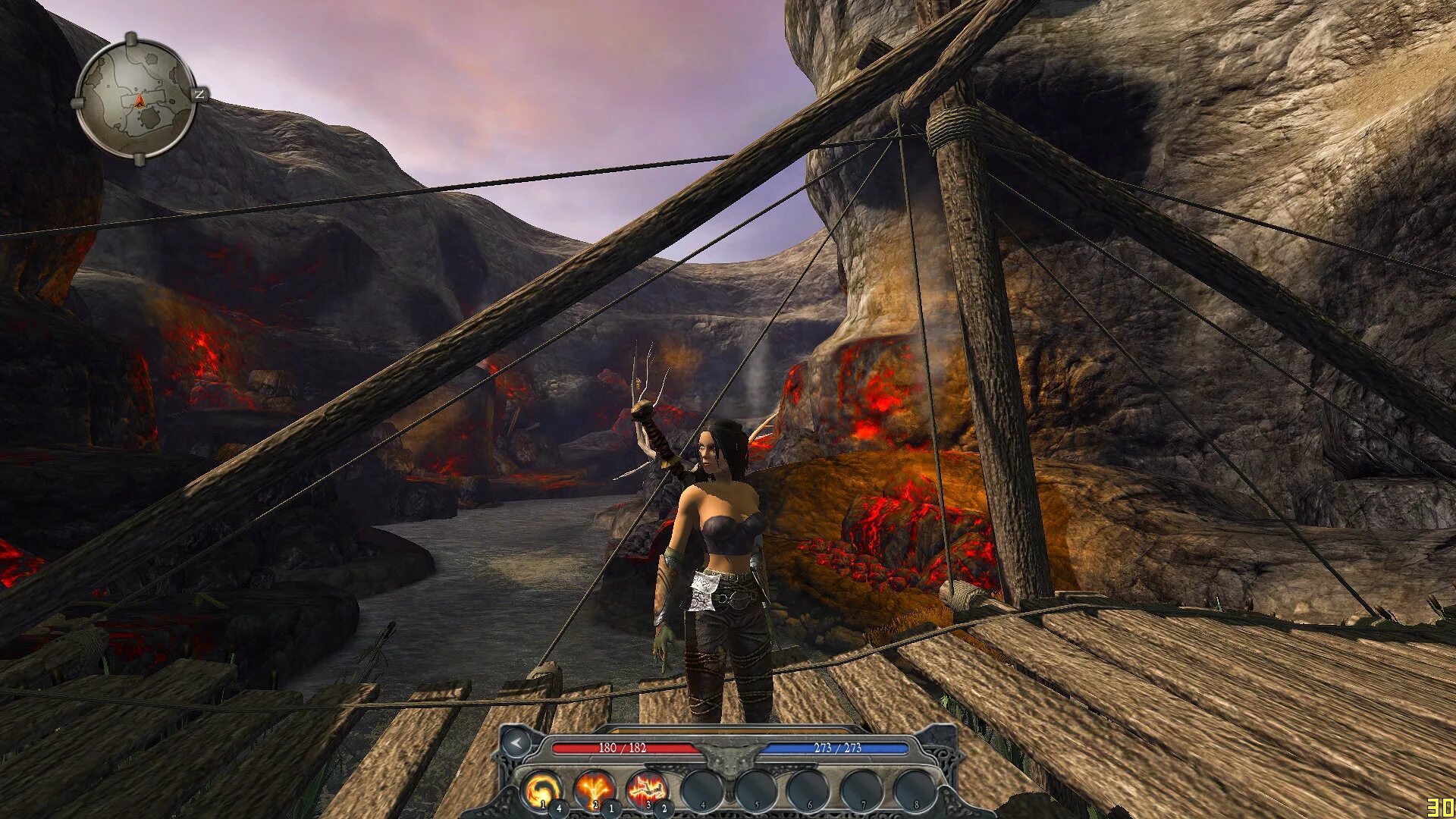Click the circular minimap
The height and width of the screenshot is (819, 1456).
click(x=137, y=99)
